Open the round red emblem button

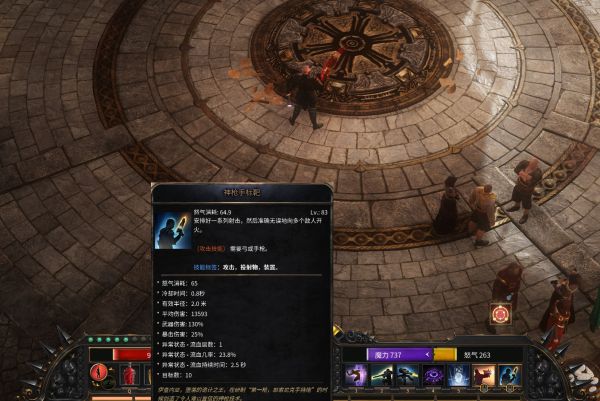101,374
